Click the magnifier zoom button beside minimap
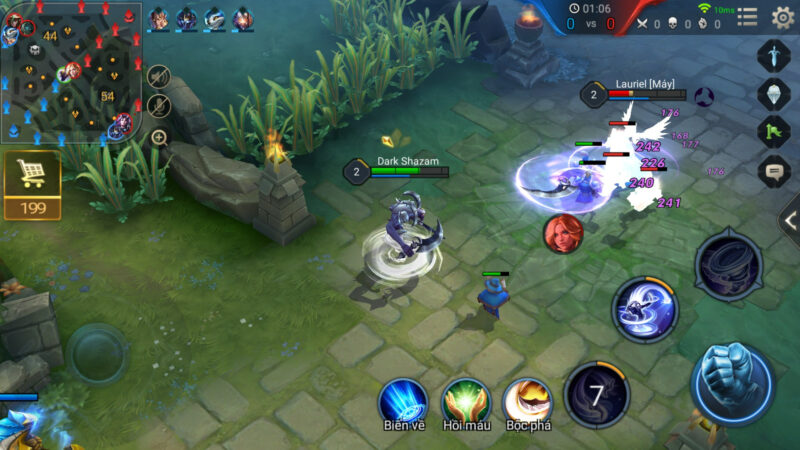800x450 pixels. pyautogui.click(x=158, y=137)
